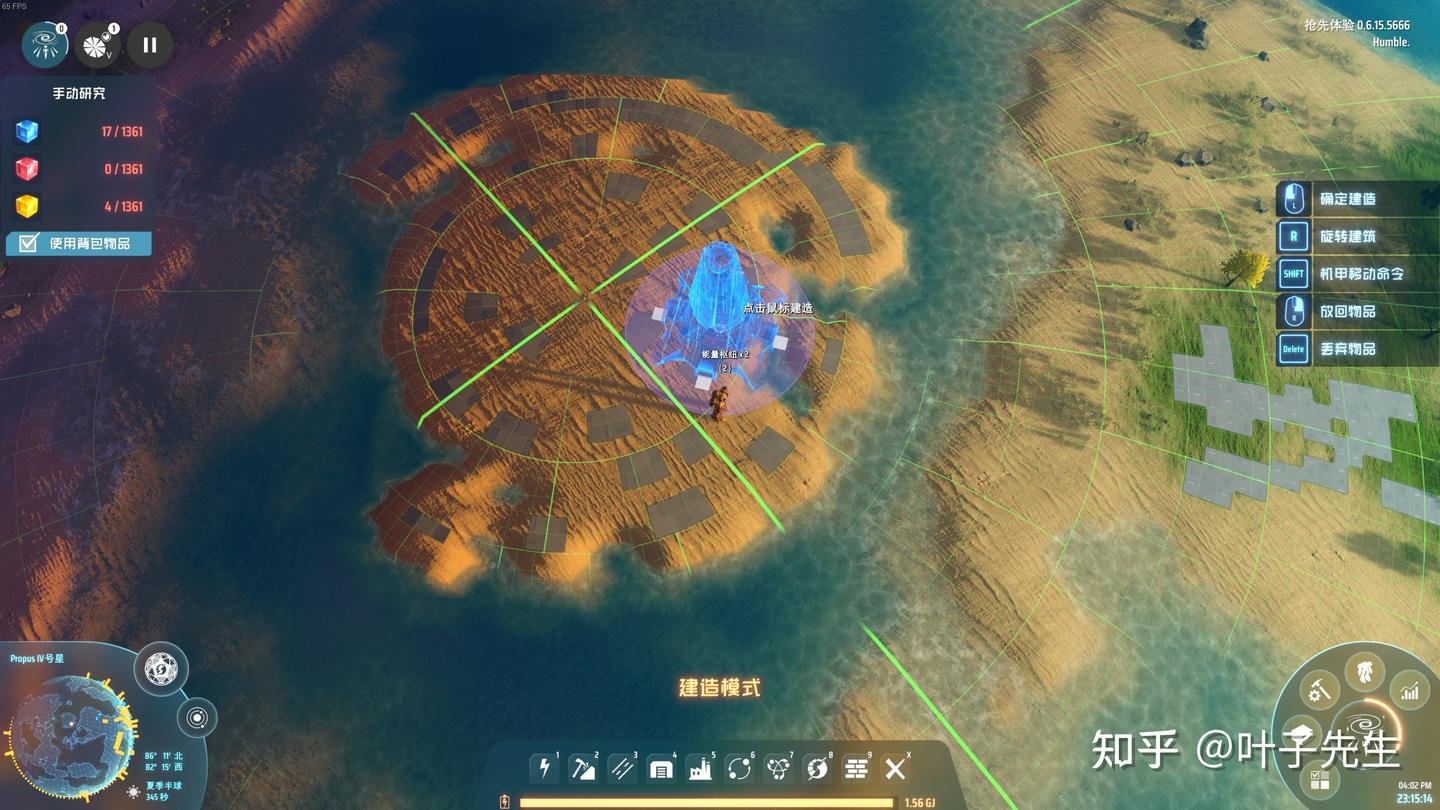Select the conveyor belt build category
The image size is (1440, 810).
coord(622,768)
